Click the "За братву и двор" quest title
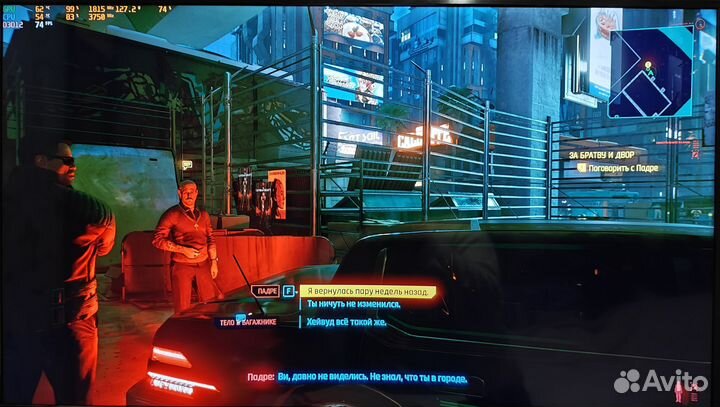 [x=601, y=155]
